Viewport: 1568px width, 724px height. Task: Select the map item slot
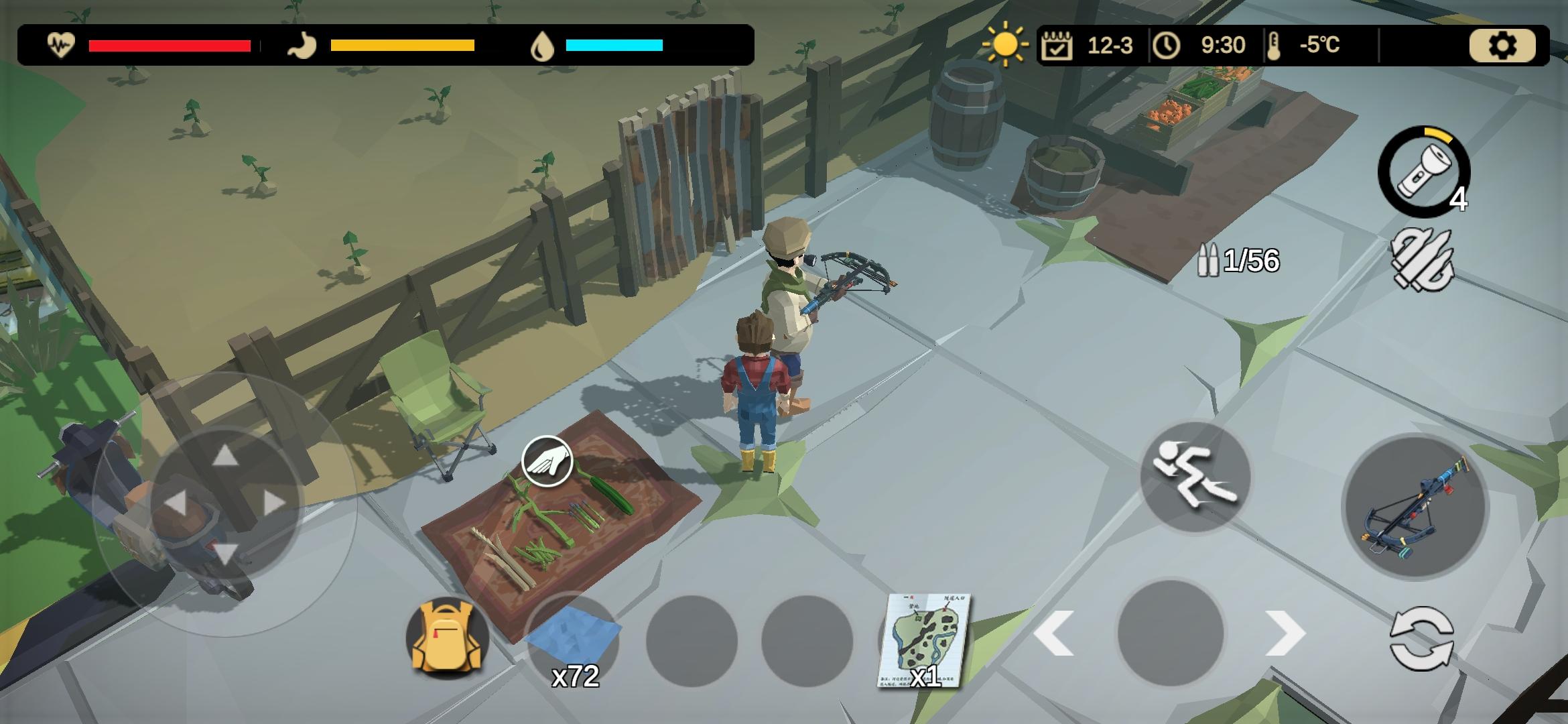pos(923,640)
